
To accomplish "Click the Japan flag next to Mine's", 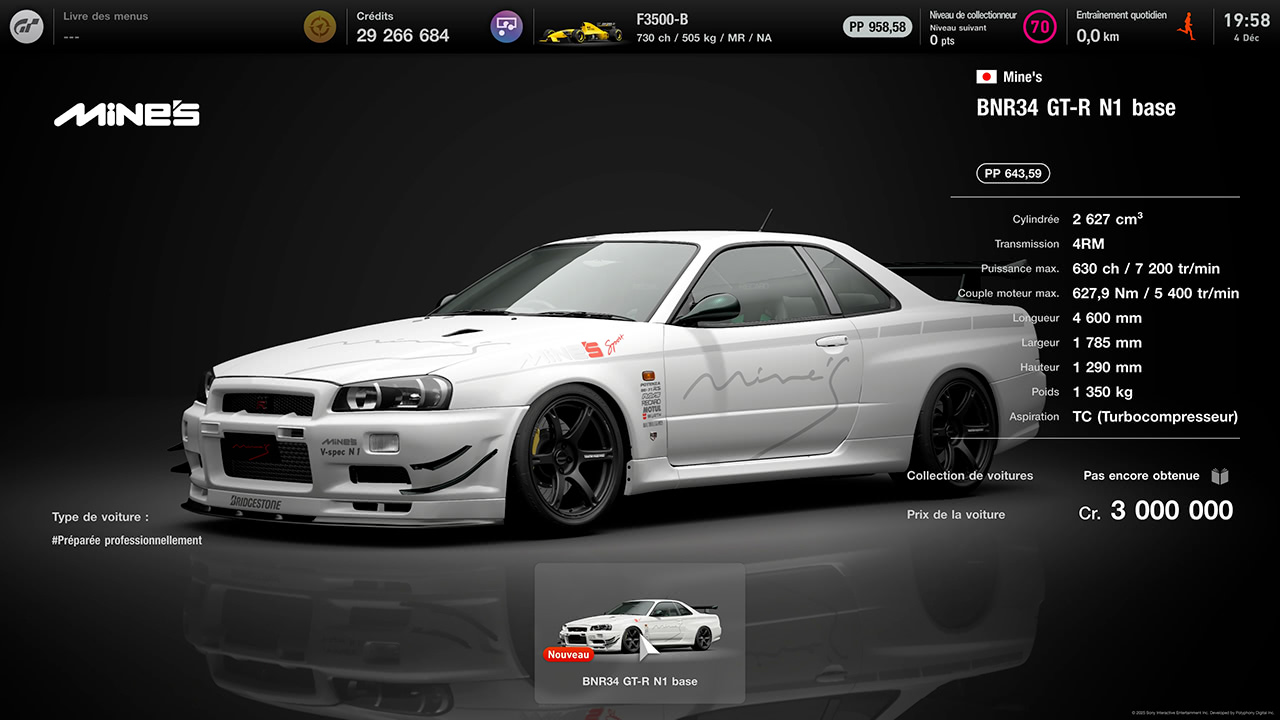I will pos(985,75).
